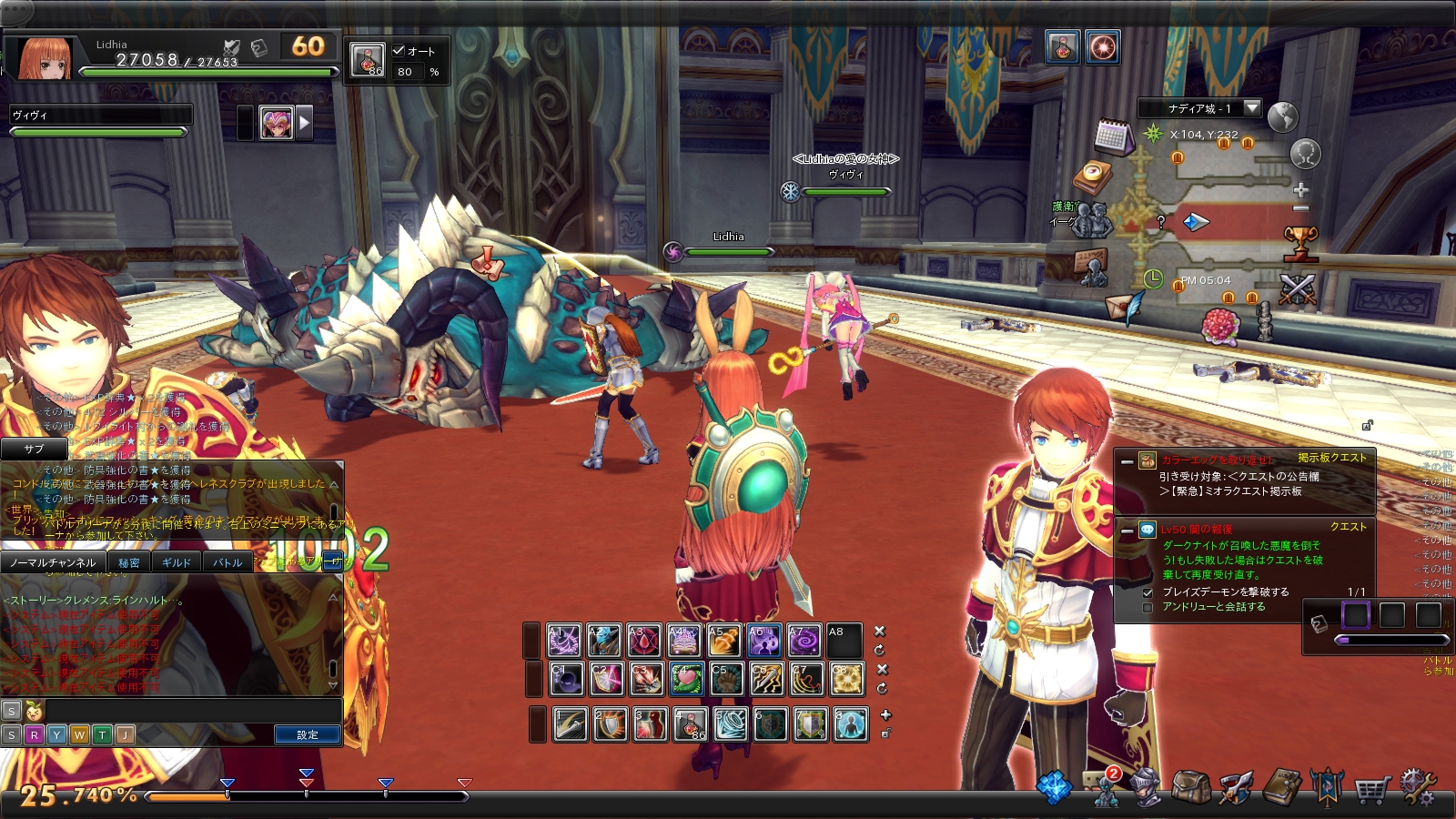1456x819 pixels.
Task: Click the 設定 chat settings button
Action: pyautogui.click(x=308, y=734)
